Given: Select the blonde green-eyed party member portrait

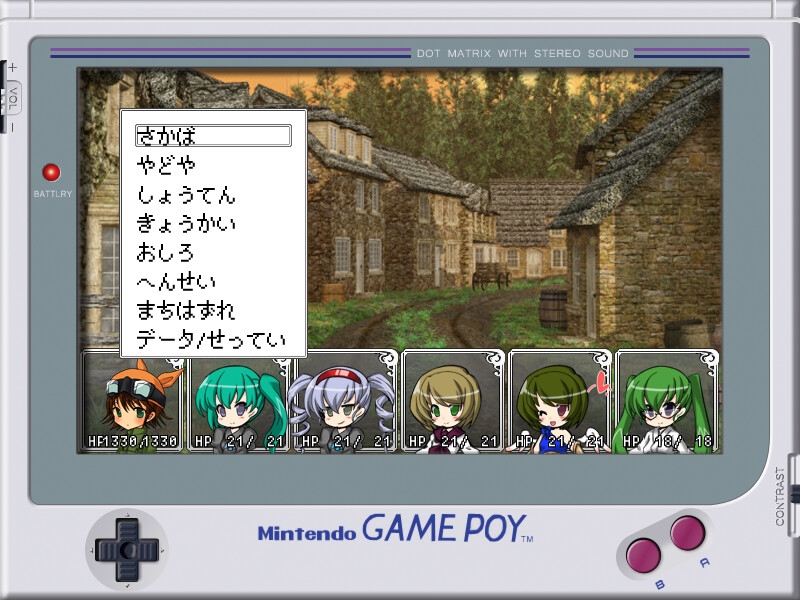Looking at the screenshot, I should click(x=452, y=401).
